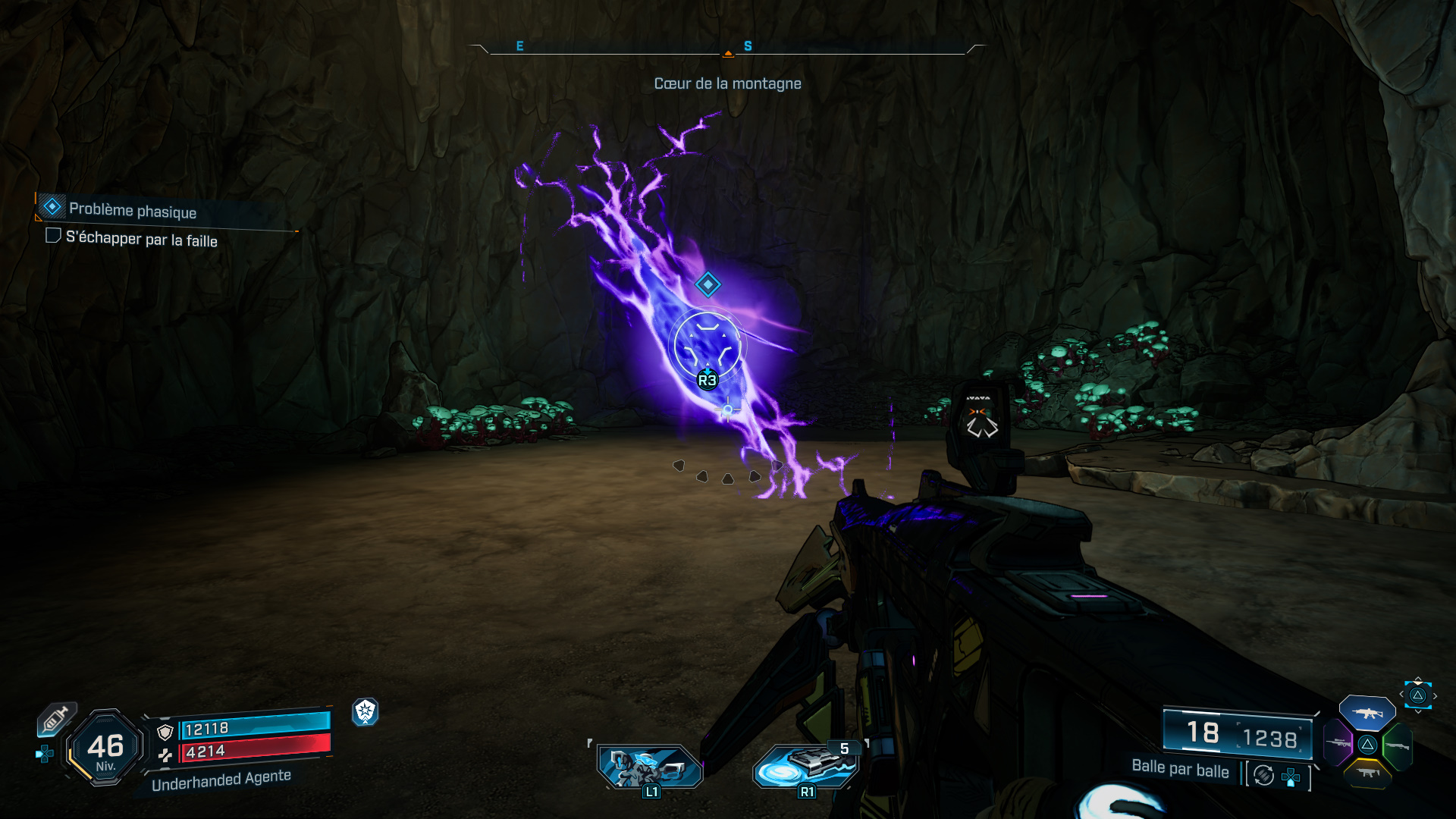Equip the yellow submachine gun slot
This screenshot has height=819, width=1456.
[1367, 773]
